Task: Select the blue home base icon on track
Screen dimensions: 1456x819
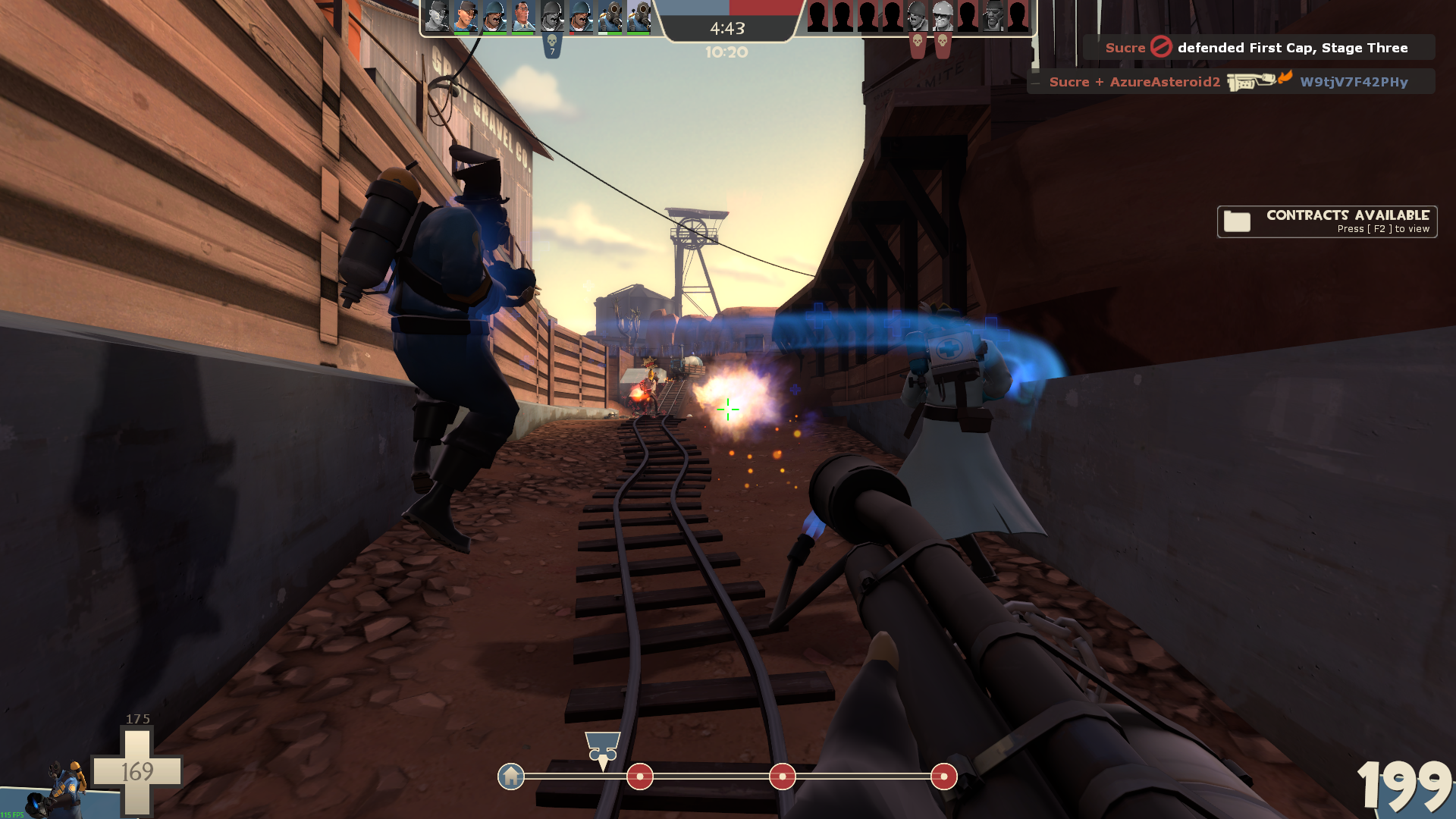Action: click(x=511, y=777)
